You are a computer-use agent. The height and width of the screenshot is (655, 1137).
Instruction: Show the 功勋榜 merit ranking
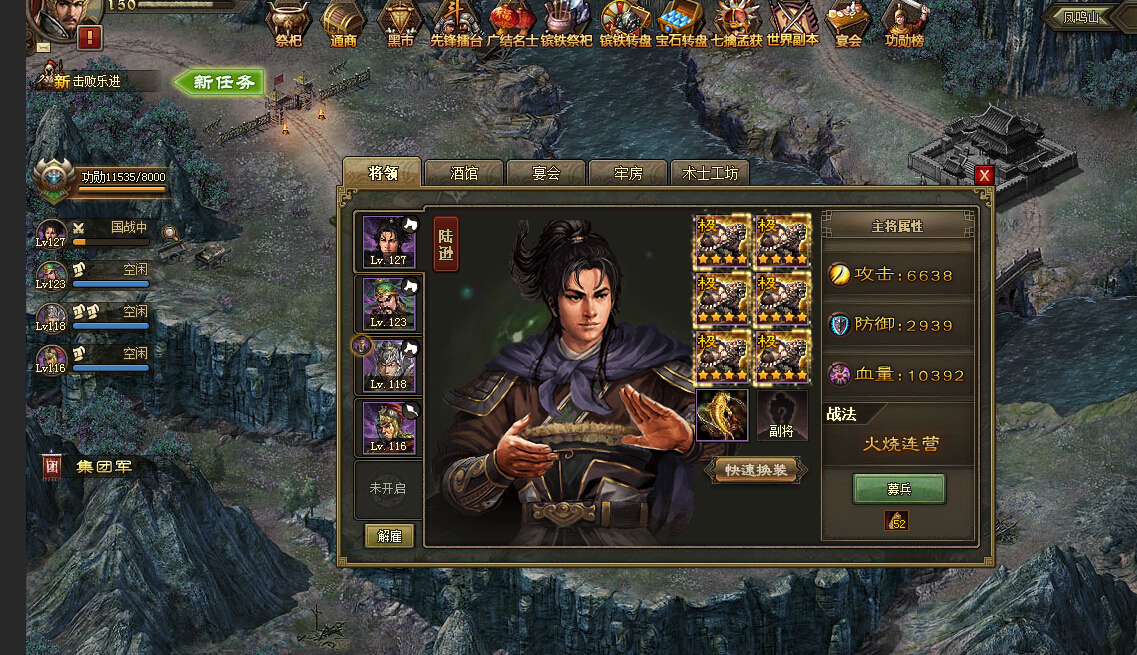click(x=904, y=24)
